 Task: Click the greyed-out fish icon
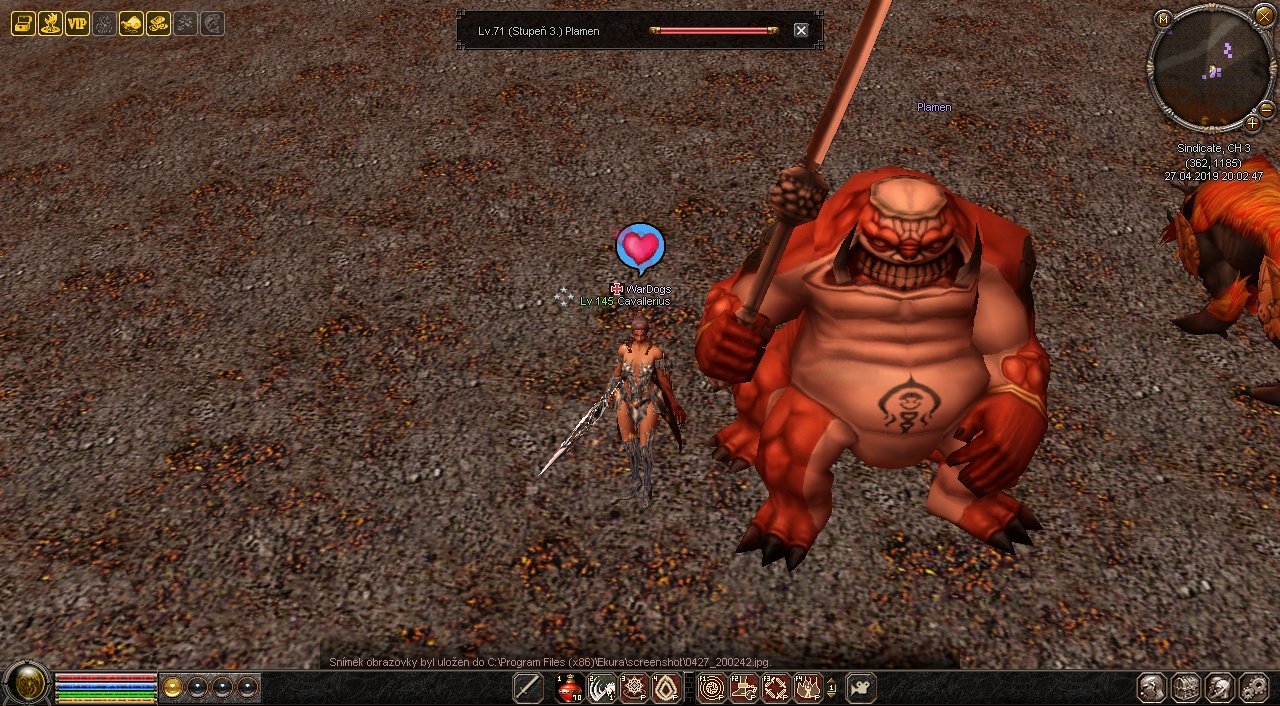point(212,24)
